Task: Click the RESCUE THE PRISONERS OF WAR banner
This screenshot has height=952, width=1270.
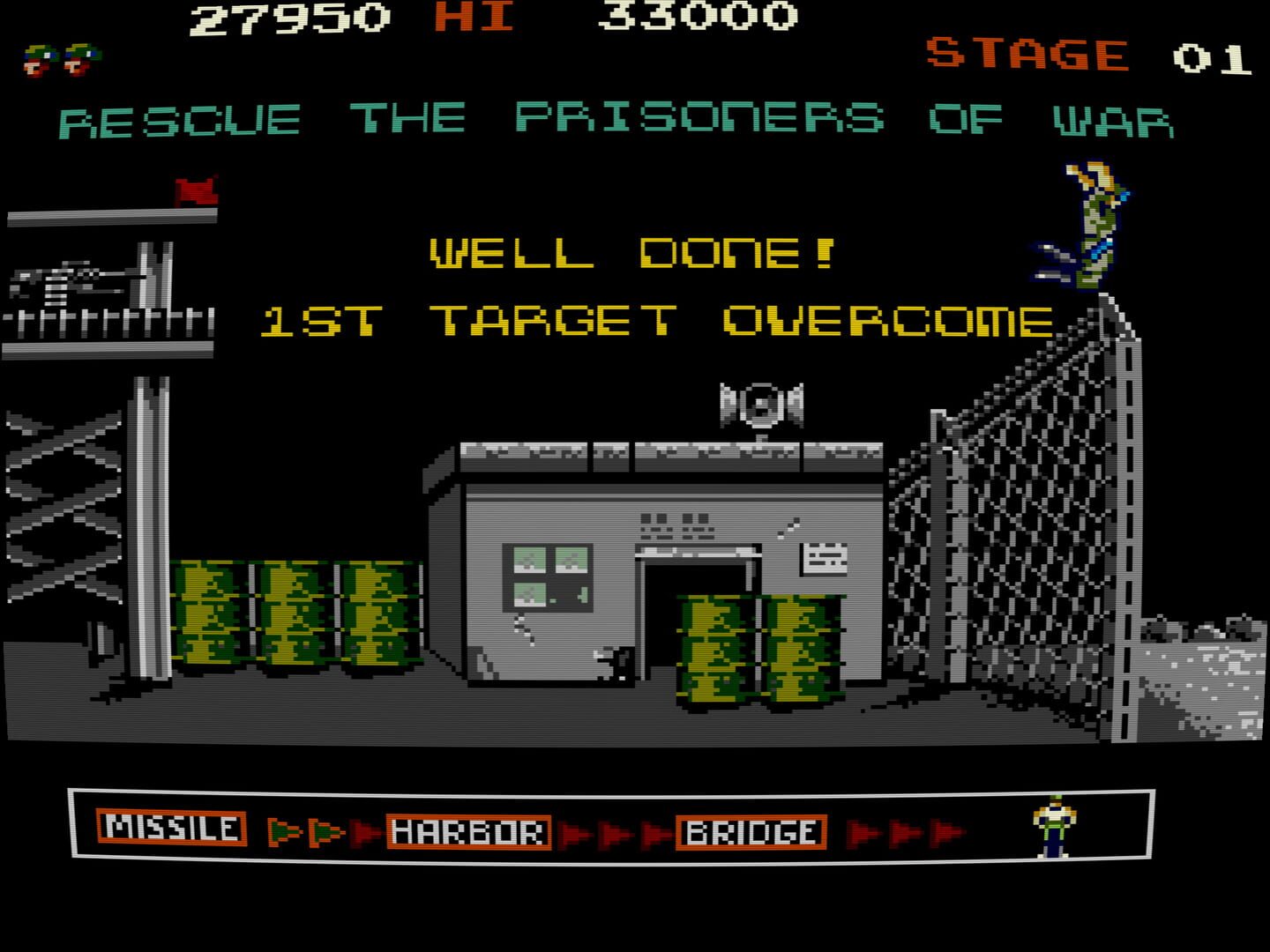Action: tap(617, 117)
